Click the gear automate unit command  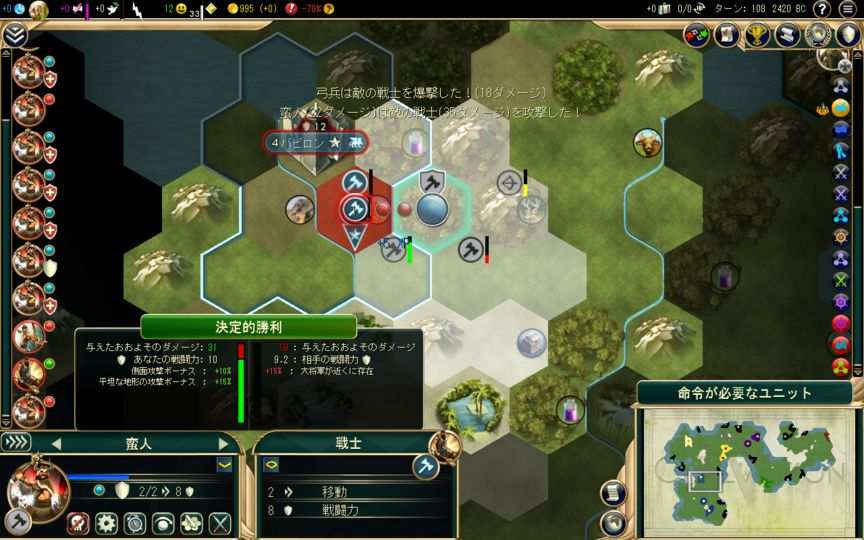(107, 522)
